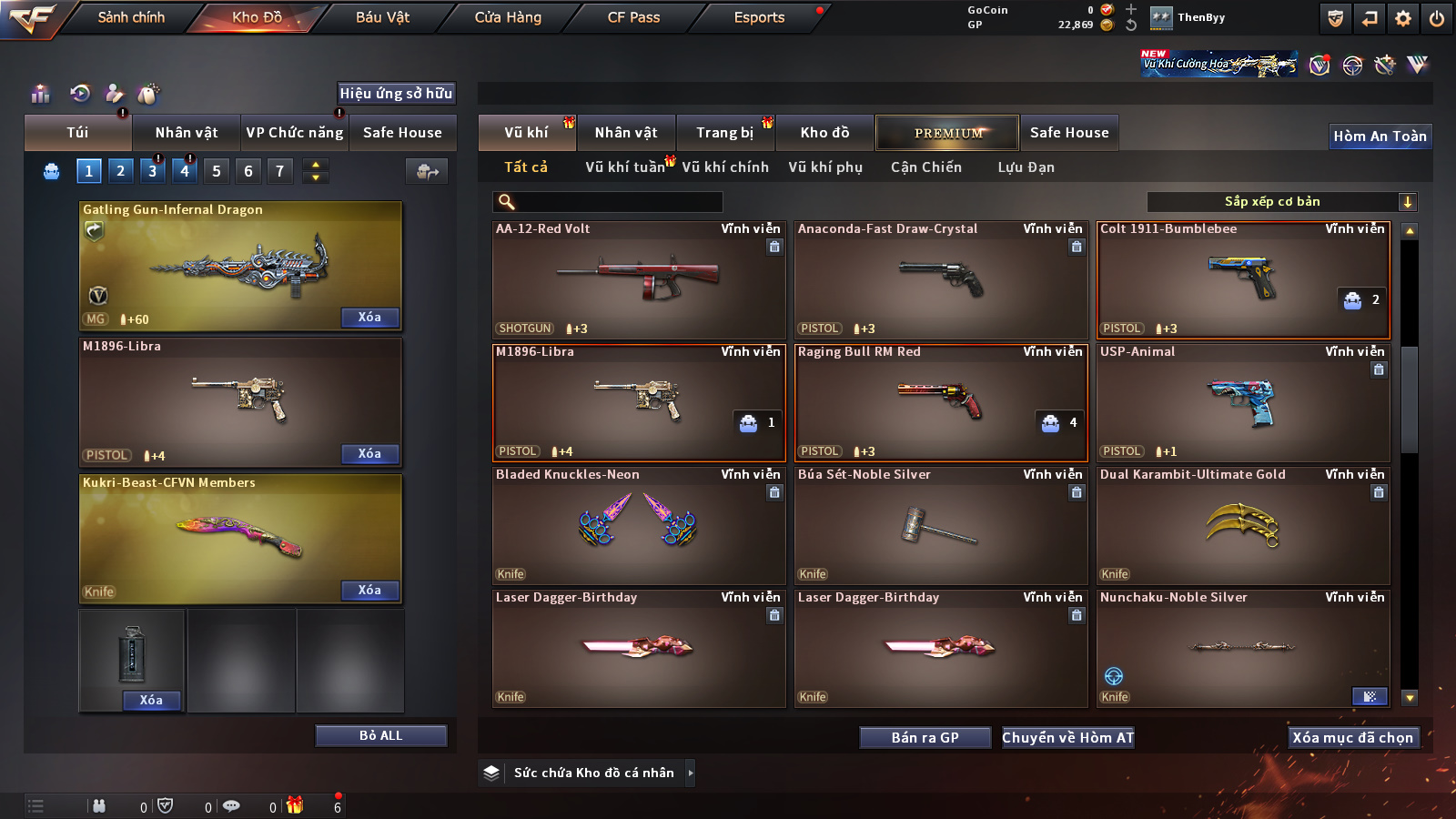
Task: Select the AA-12-Red Volt shotgun
Action: tap(638, 280)
